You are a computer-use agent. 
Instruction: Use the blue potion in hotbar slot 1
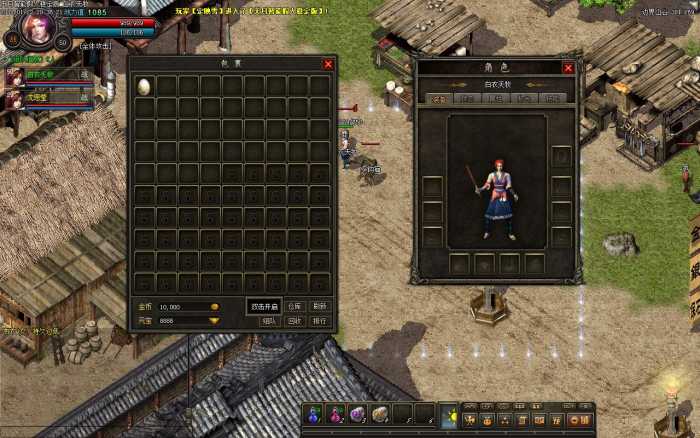(x=314, y=414)
